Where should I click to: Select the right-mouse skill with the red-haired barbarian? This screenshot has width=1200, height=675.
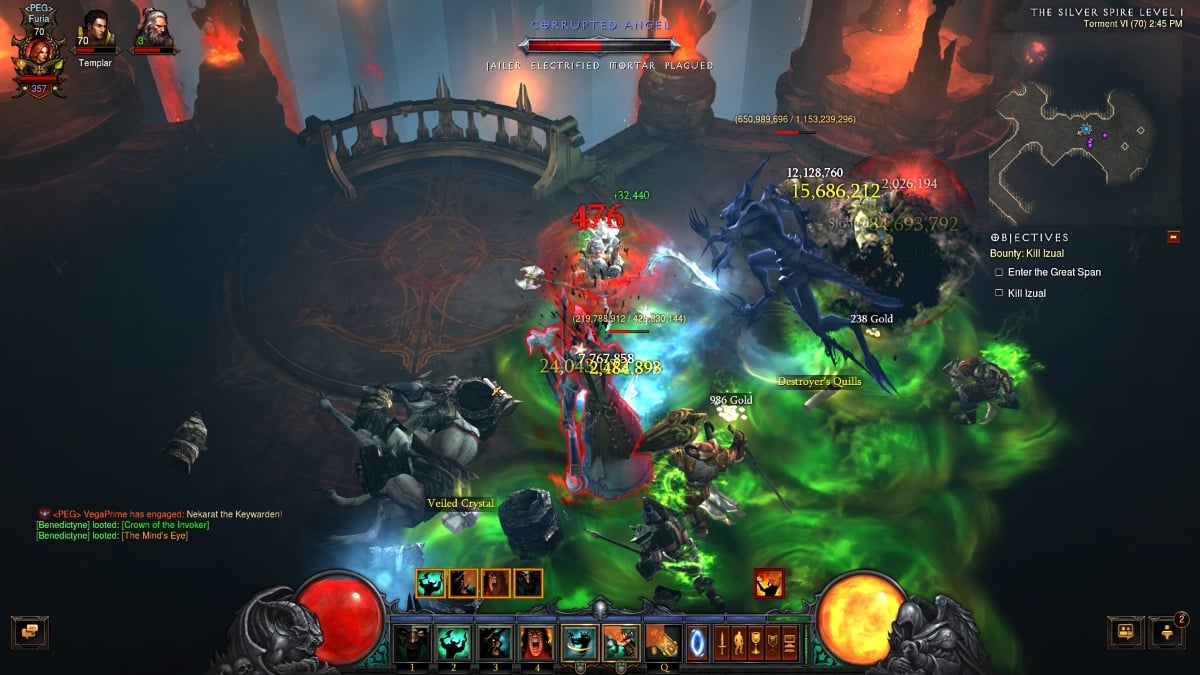620,642
